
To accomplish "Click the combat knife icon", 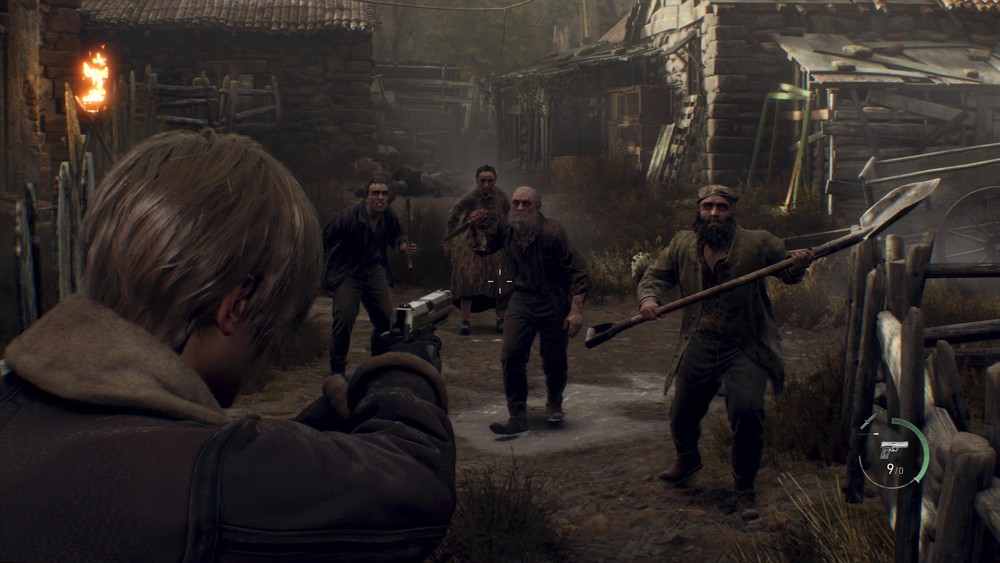I will [x=867, y=423].
